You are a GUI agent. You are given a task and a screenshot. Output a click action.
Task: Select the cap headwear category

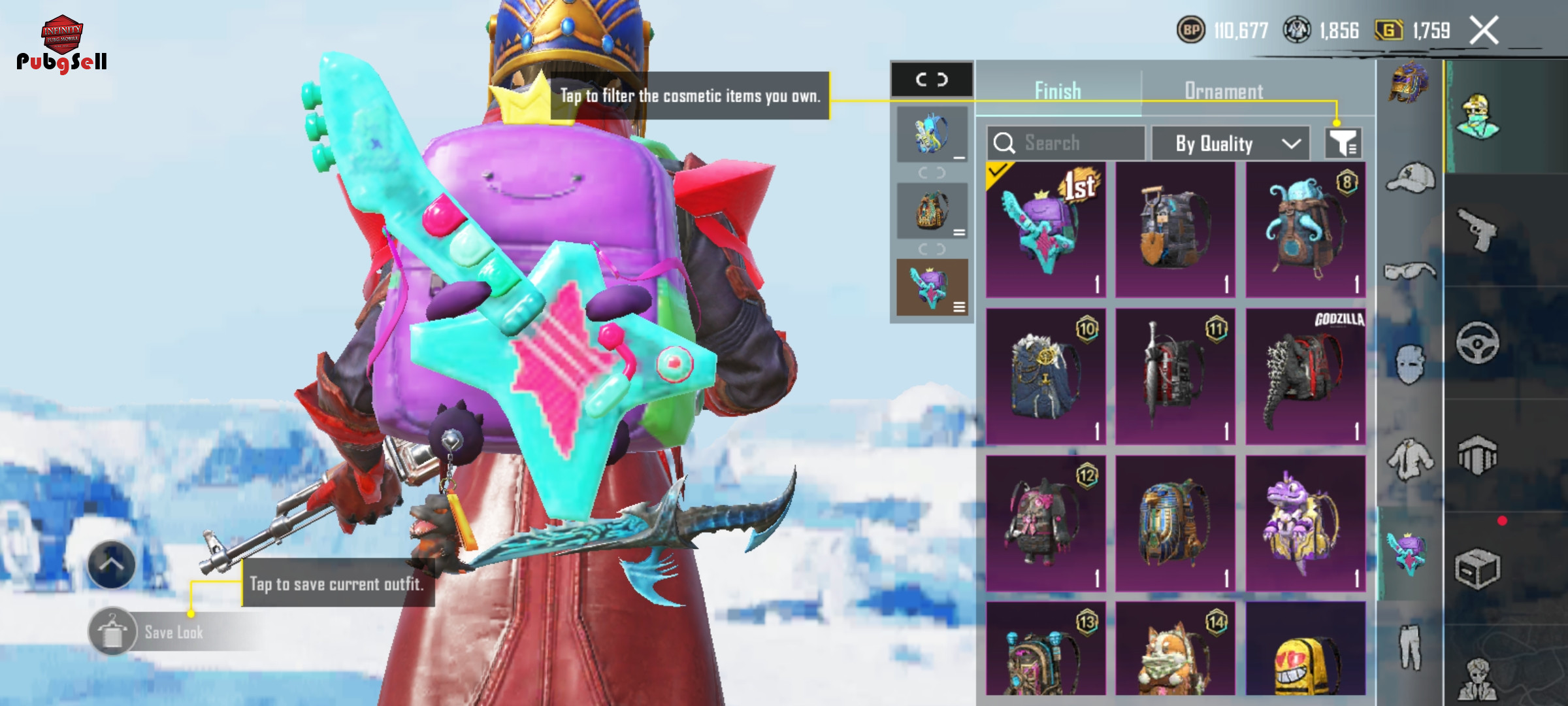click(1411, 178)
